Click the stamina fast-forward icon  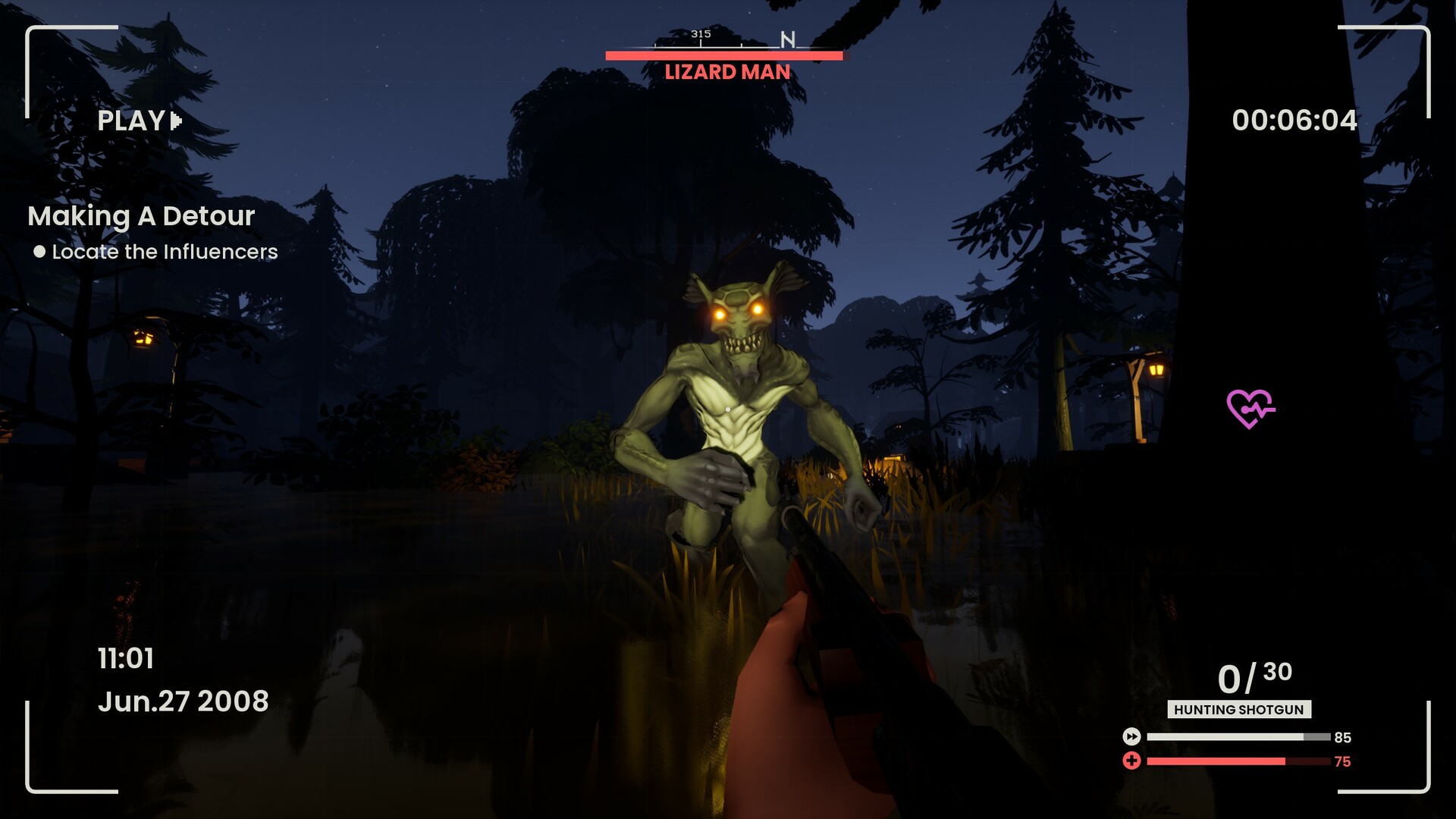tap(1131, 736)
